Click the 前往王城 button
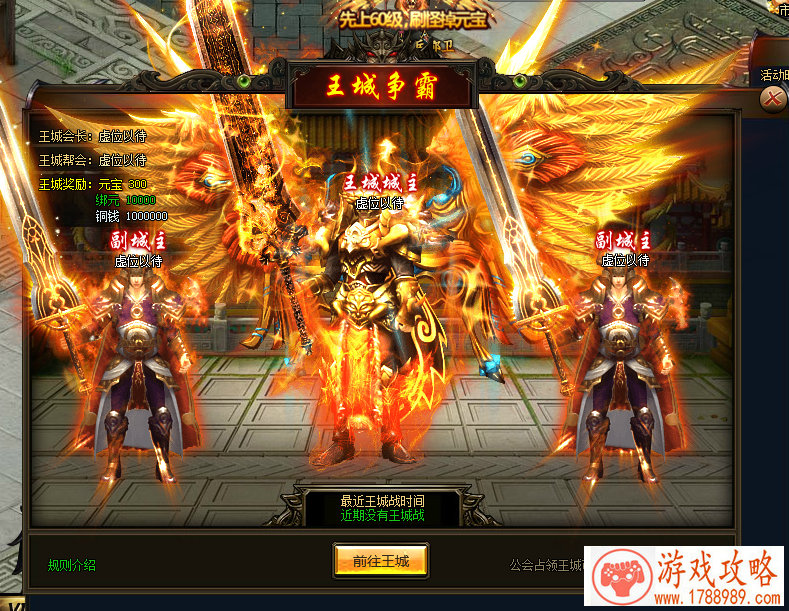Image resolution: width=789 pixels, height=611 pixels. 380,560
